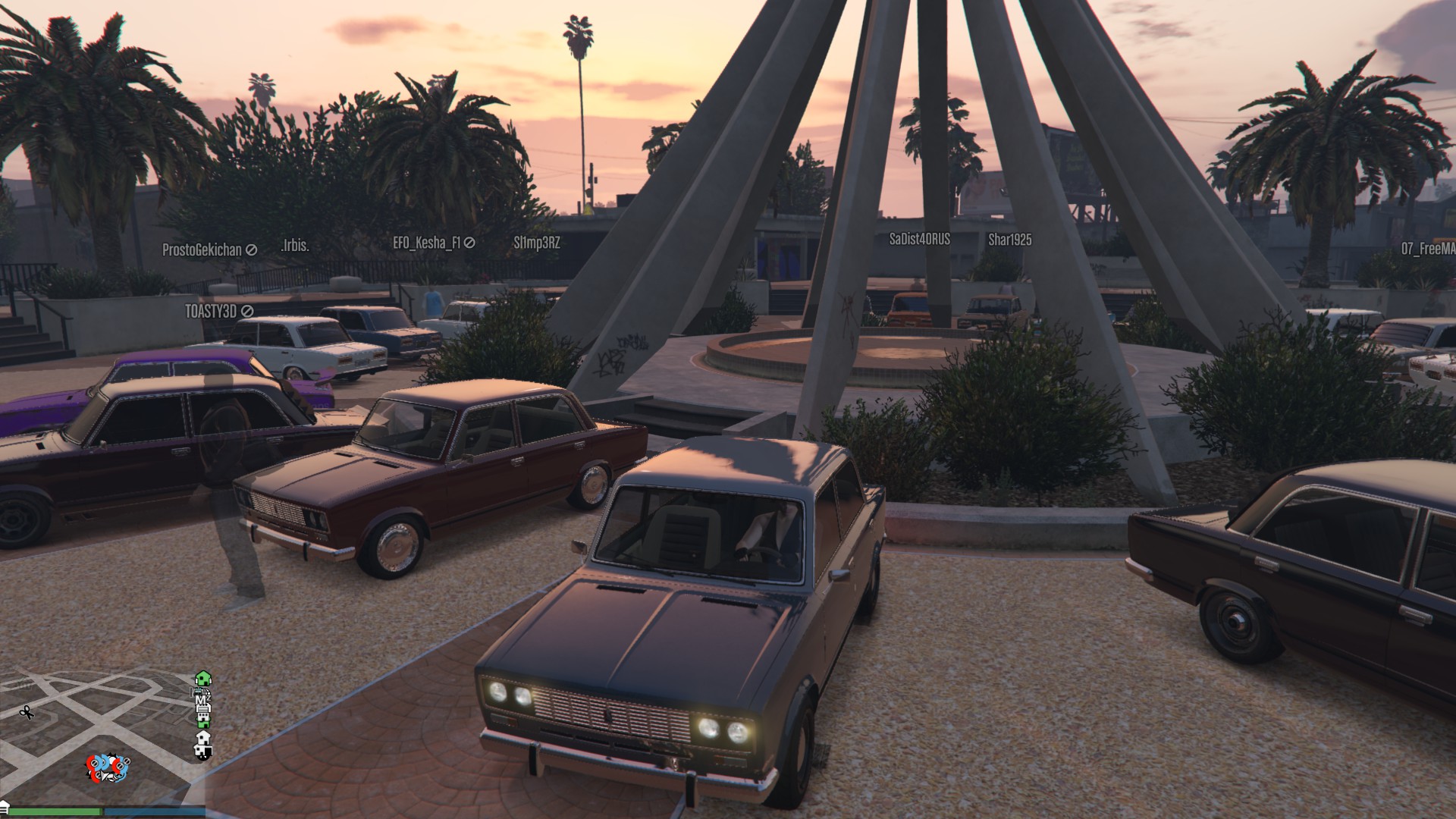
Task: Click the SaDist40RUS player name tag
Action: click(x=919, y=240)
